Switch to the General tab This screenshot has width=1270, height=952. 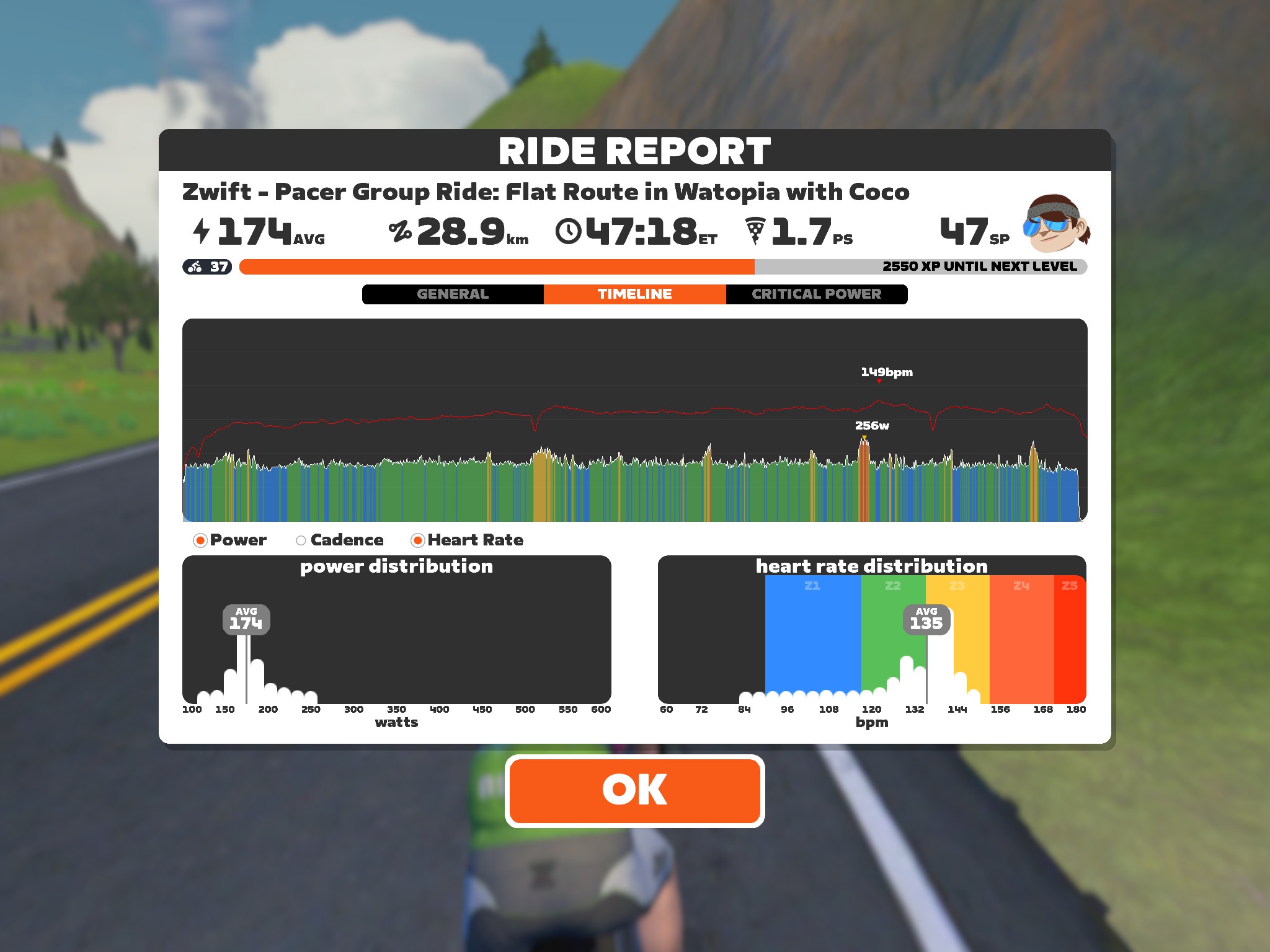coord(453,294)
